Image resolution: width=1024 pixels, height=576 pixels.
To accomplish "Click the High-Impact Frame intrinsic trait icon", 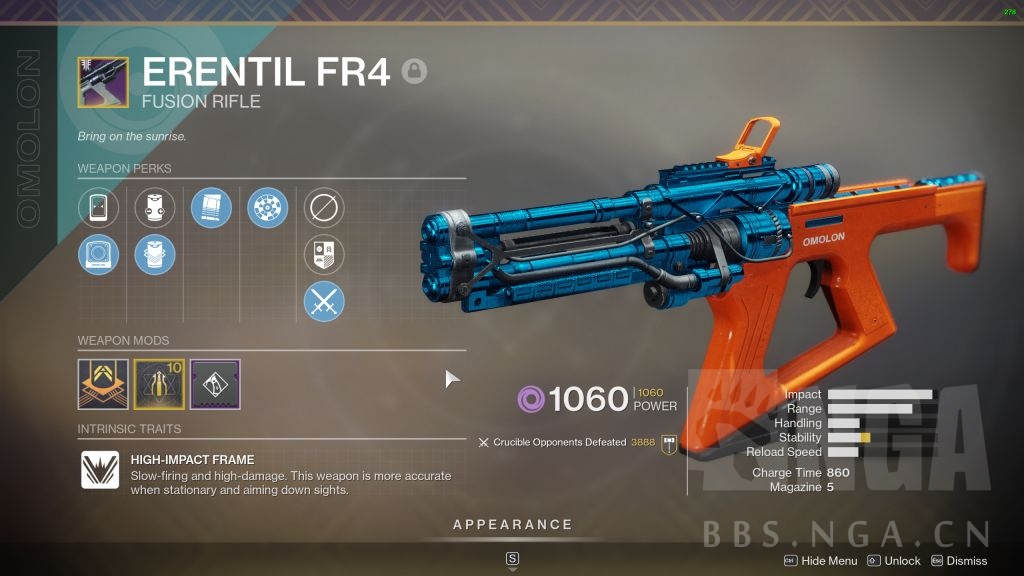I will click(x=100, y=470).
